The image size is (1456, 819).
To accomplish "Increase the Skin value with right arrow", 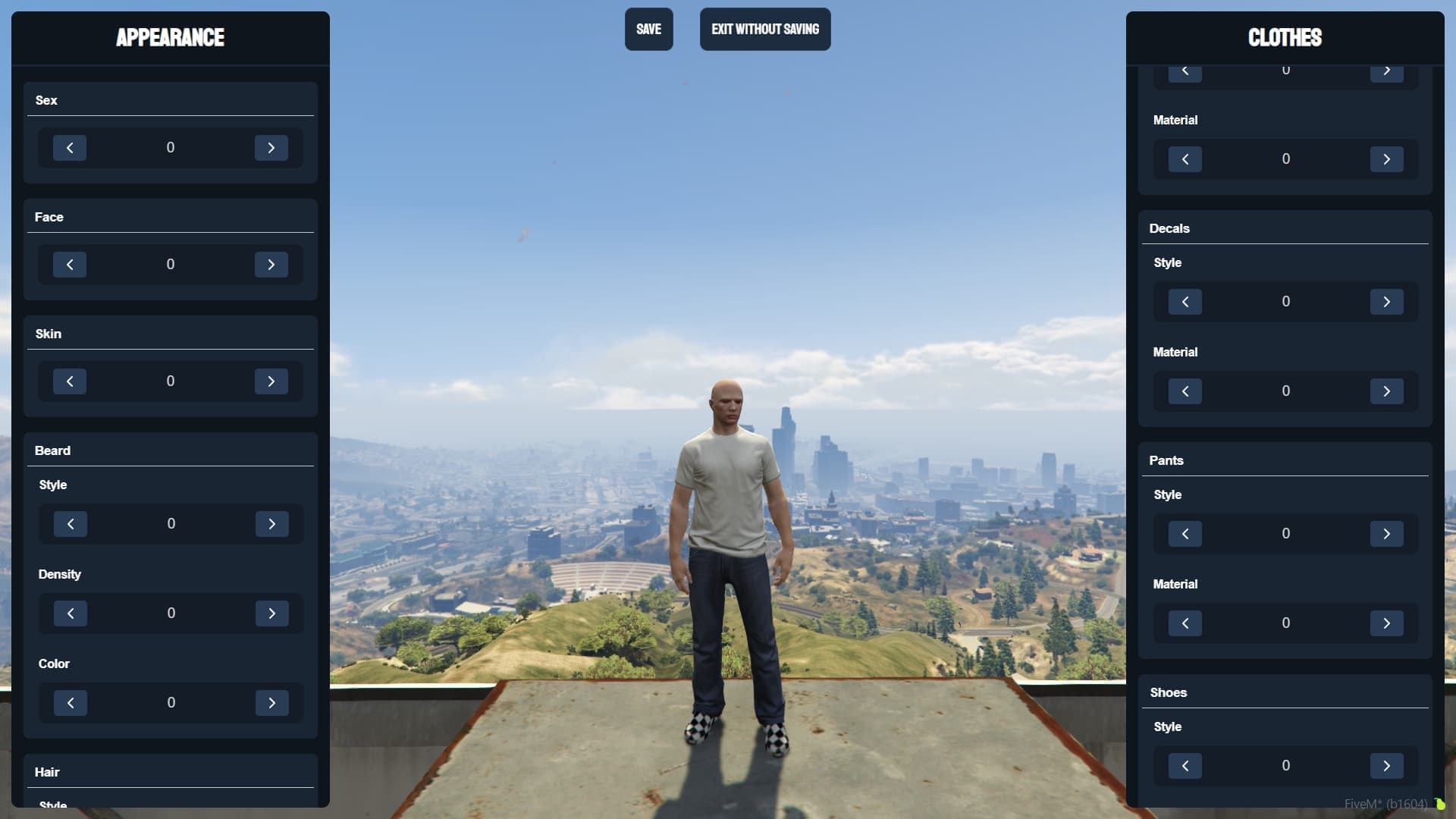I will (271, 381).
